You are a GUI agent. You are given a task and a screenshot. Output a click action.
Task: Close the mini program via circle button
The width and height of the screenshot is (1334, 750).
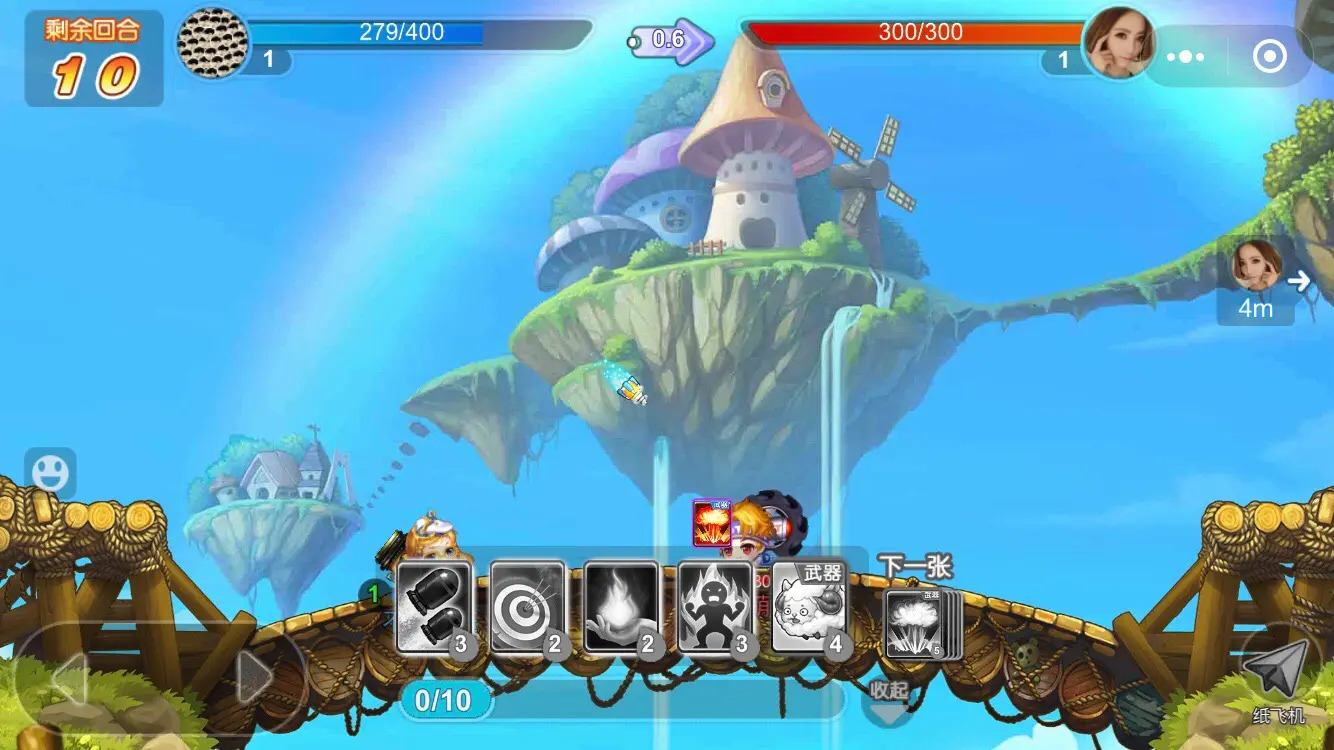[x=1270, y=56]
